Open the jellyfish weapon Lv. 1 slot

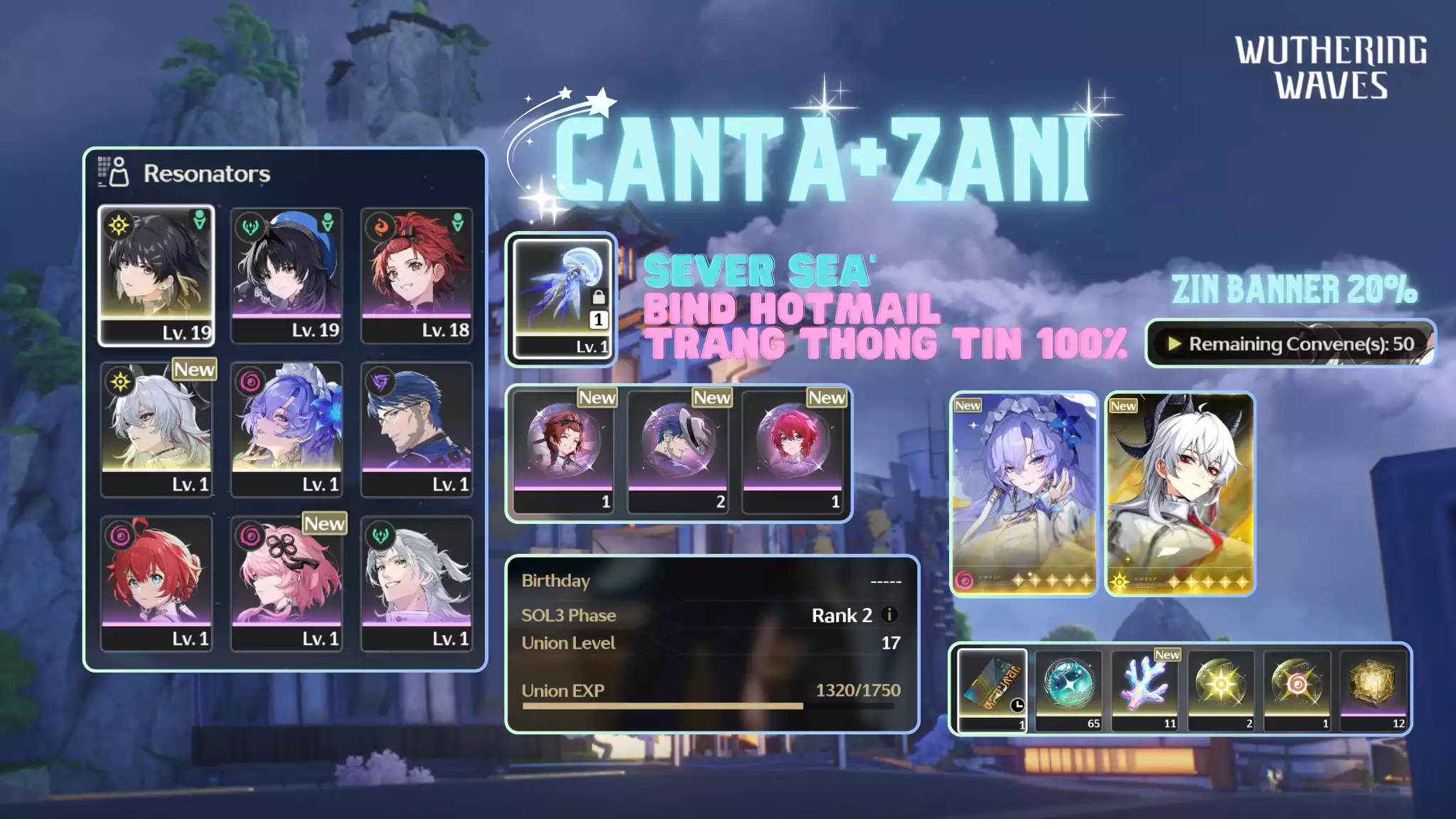click(562, 299)
